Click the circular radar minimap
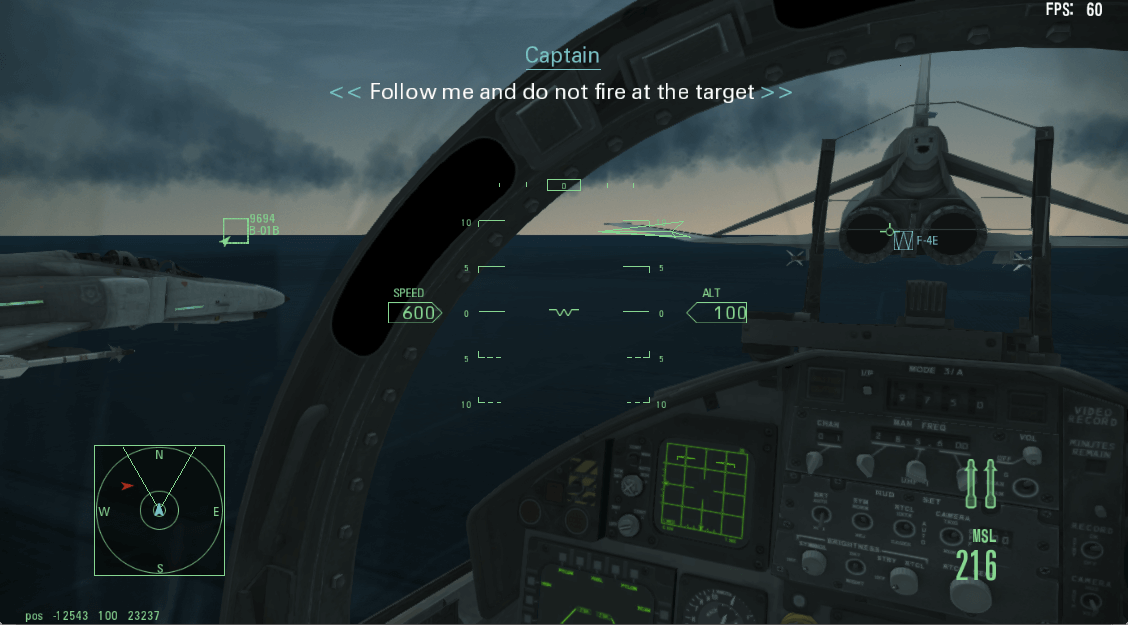The image size is (1128, 625). pyautogui.click(x=159, y=511)
